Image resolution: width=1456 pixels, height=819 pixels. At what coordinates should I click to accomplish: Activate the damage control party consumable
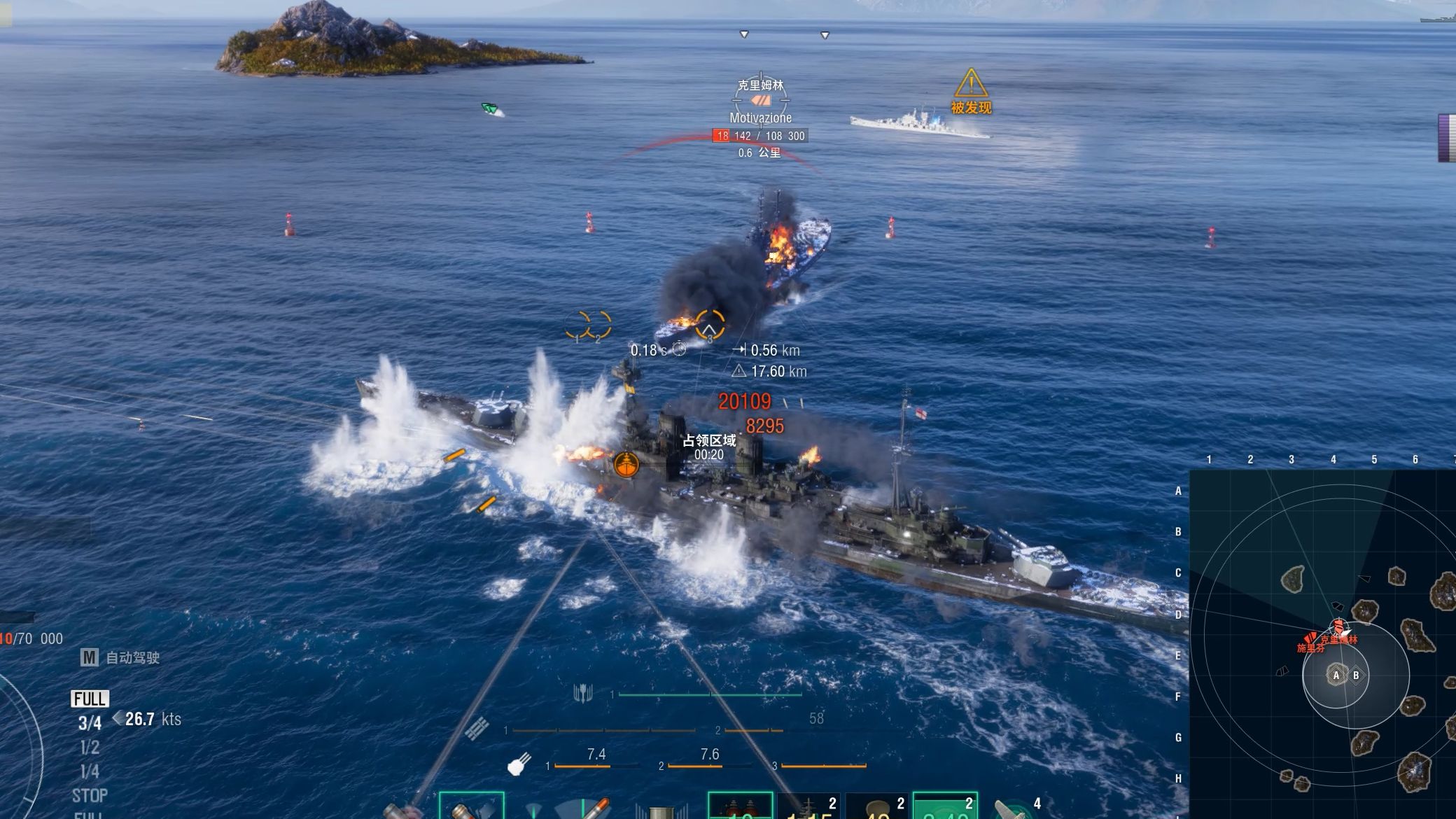pyautogui.click(x=740, y=806)
